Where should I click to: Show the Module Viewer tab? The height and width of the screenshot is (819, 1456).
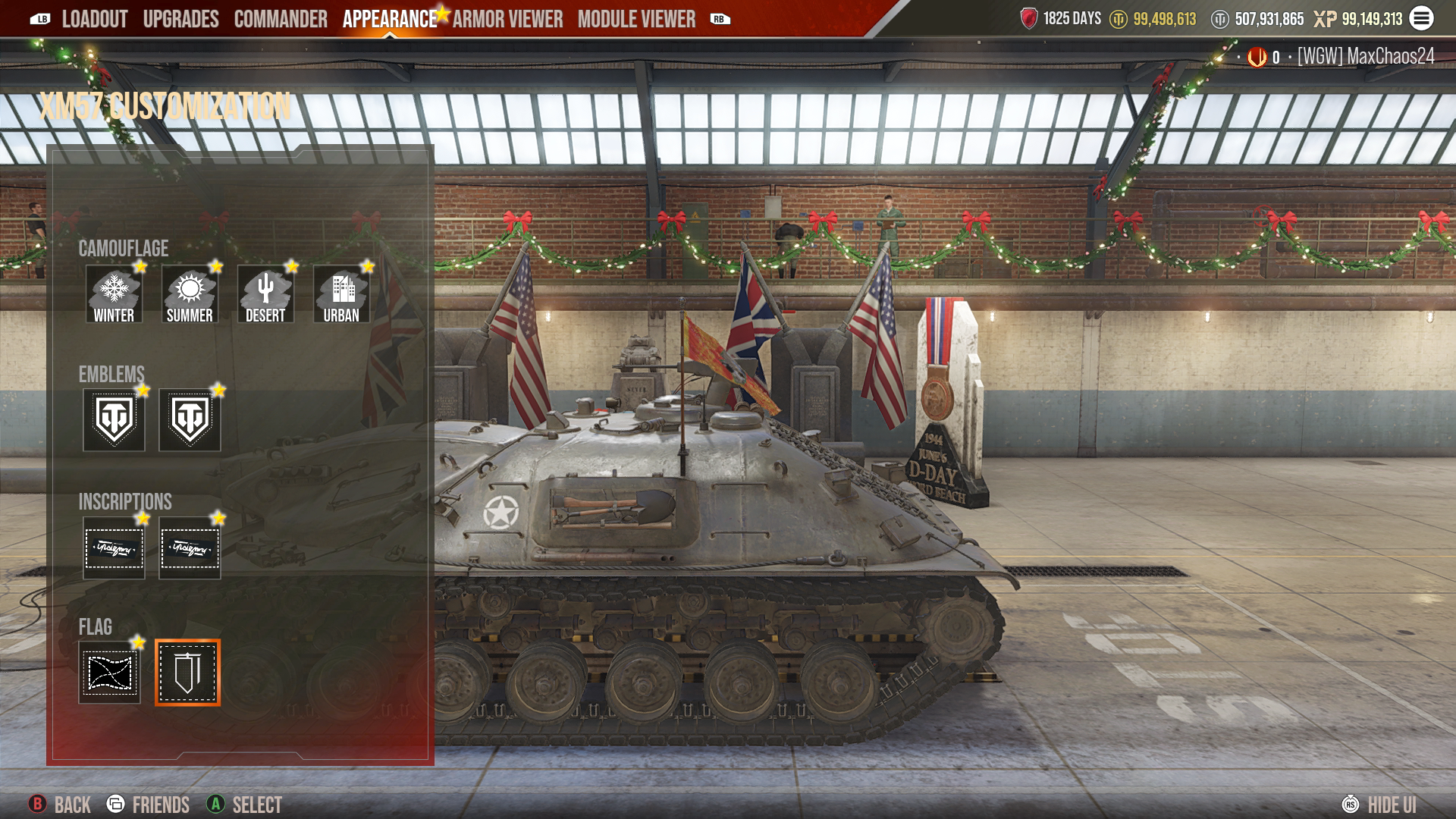[x=636, y=19]
